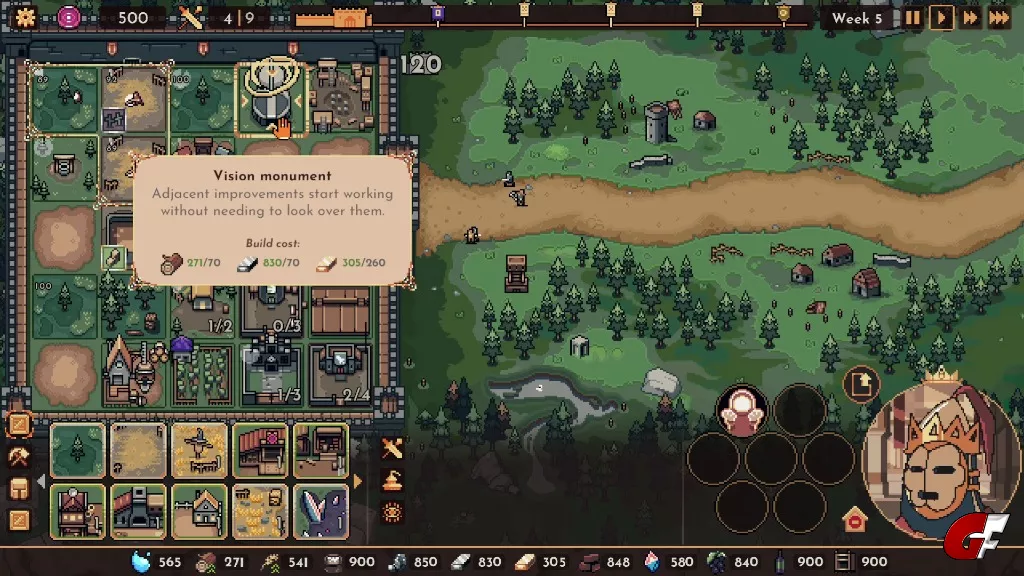Viewport: 1024px width, 576px height.
Task: Select the empty dirt field build card
Action: [138, 450]
